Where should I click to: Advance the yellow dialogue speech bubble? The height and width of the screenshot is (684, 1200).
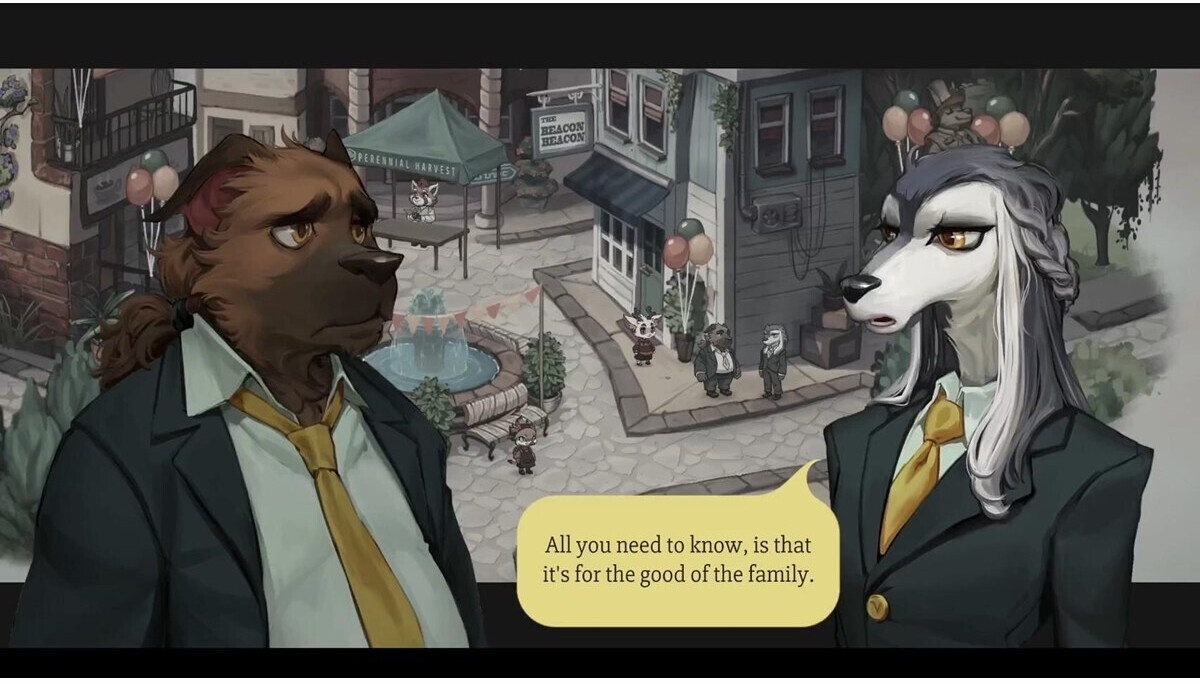[x=677, y=561]
